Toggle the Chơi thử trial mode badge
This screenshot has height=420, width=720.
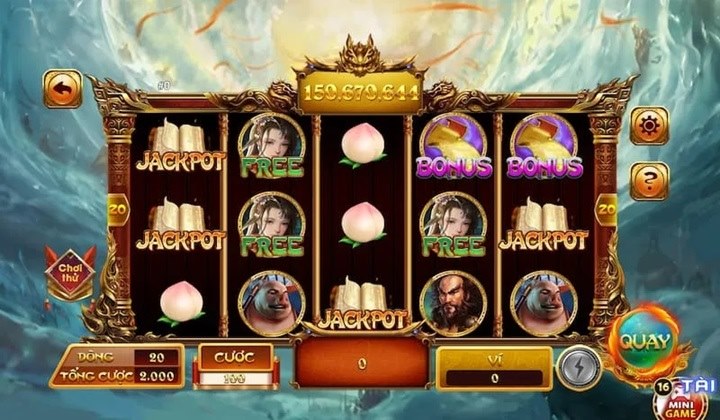70,273
